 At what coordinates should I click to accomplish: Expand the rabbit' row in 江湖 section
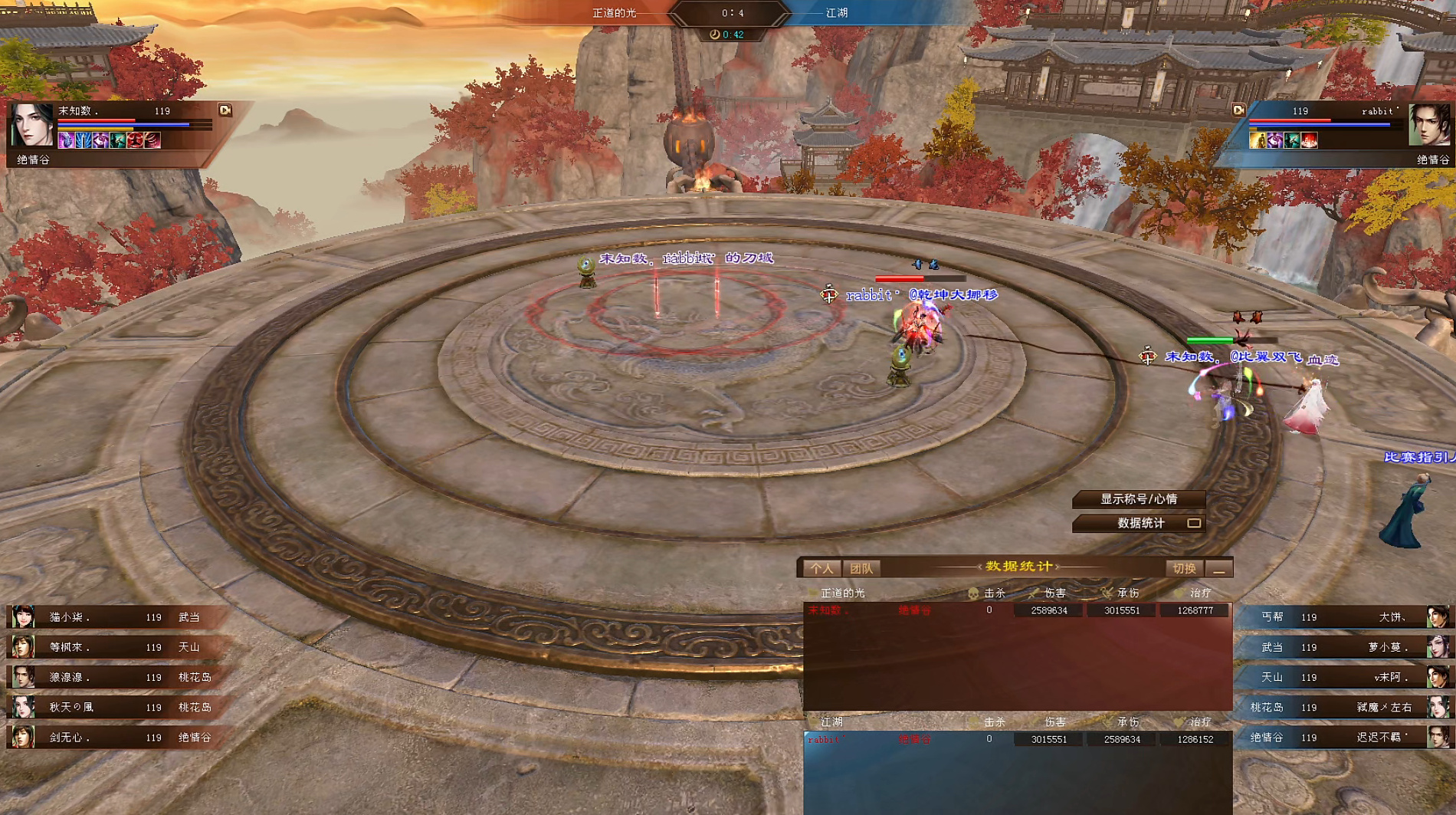pyautogui.click(x=828, y=738)
